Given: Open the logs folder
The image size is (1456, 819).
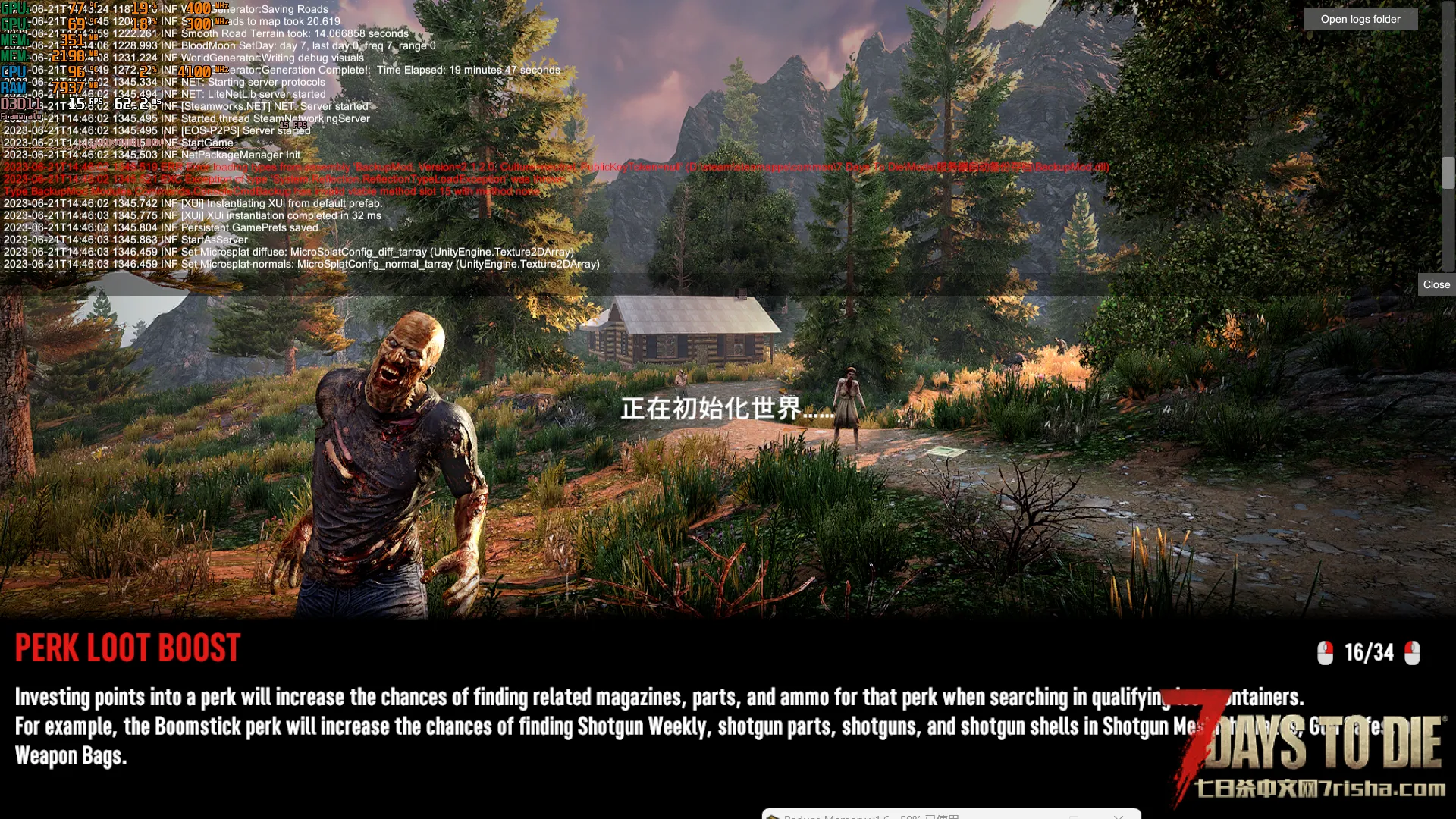Looking at the screenshot, I should pyautogui.click(x=1360, y=20).
